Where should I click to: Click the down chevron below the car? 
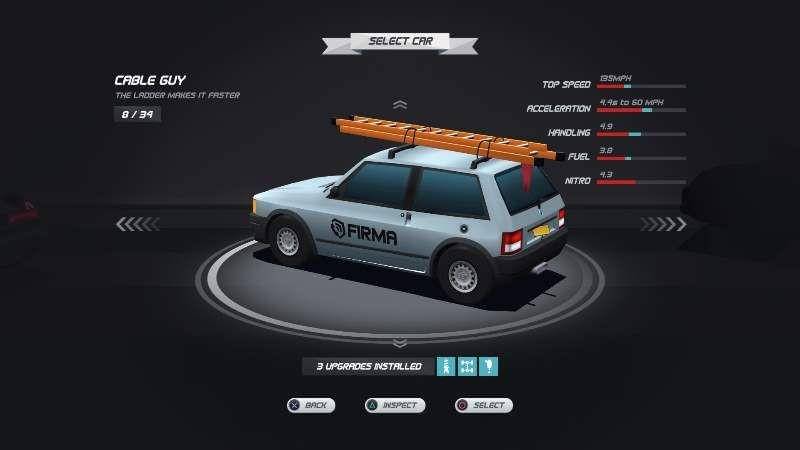coord(400,343)
